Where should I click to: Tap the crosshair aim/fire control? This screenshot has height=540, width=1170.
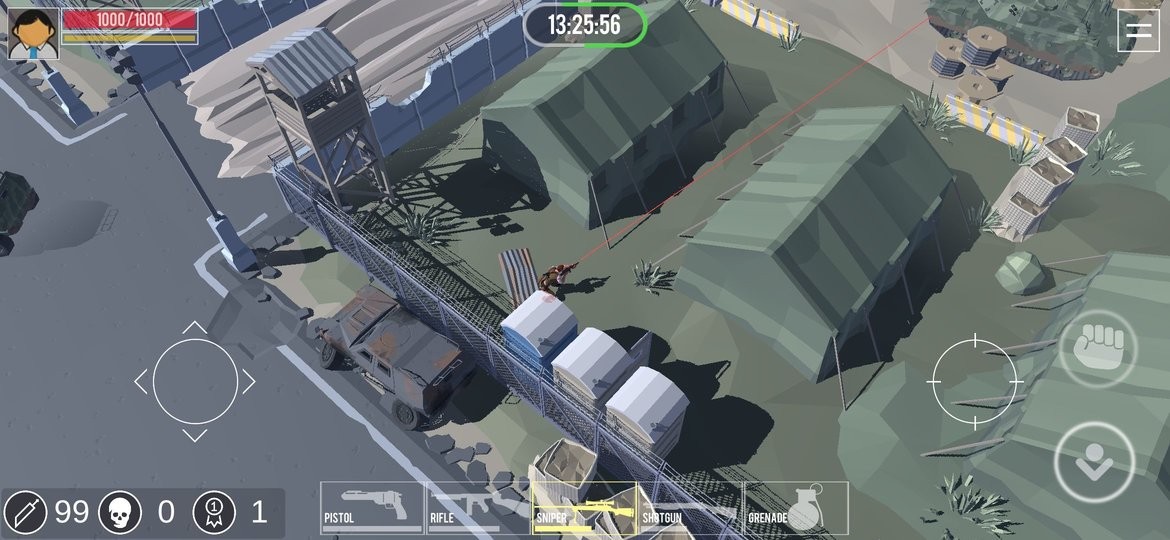pyautogui.click(x=974, y=380)
